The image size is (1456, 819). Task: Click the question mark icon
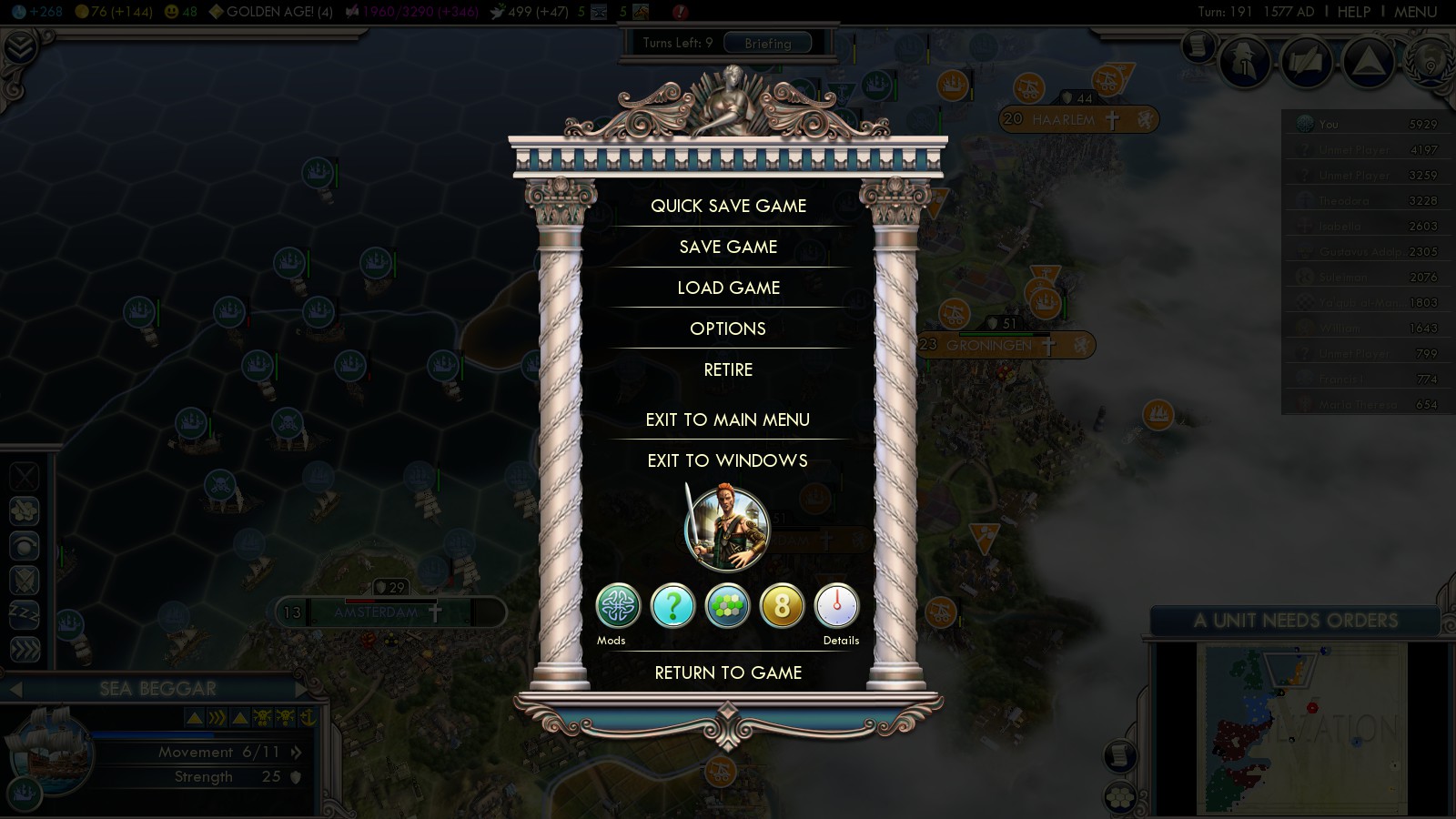[x=673, y=606]
